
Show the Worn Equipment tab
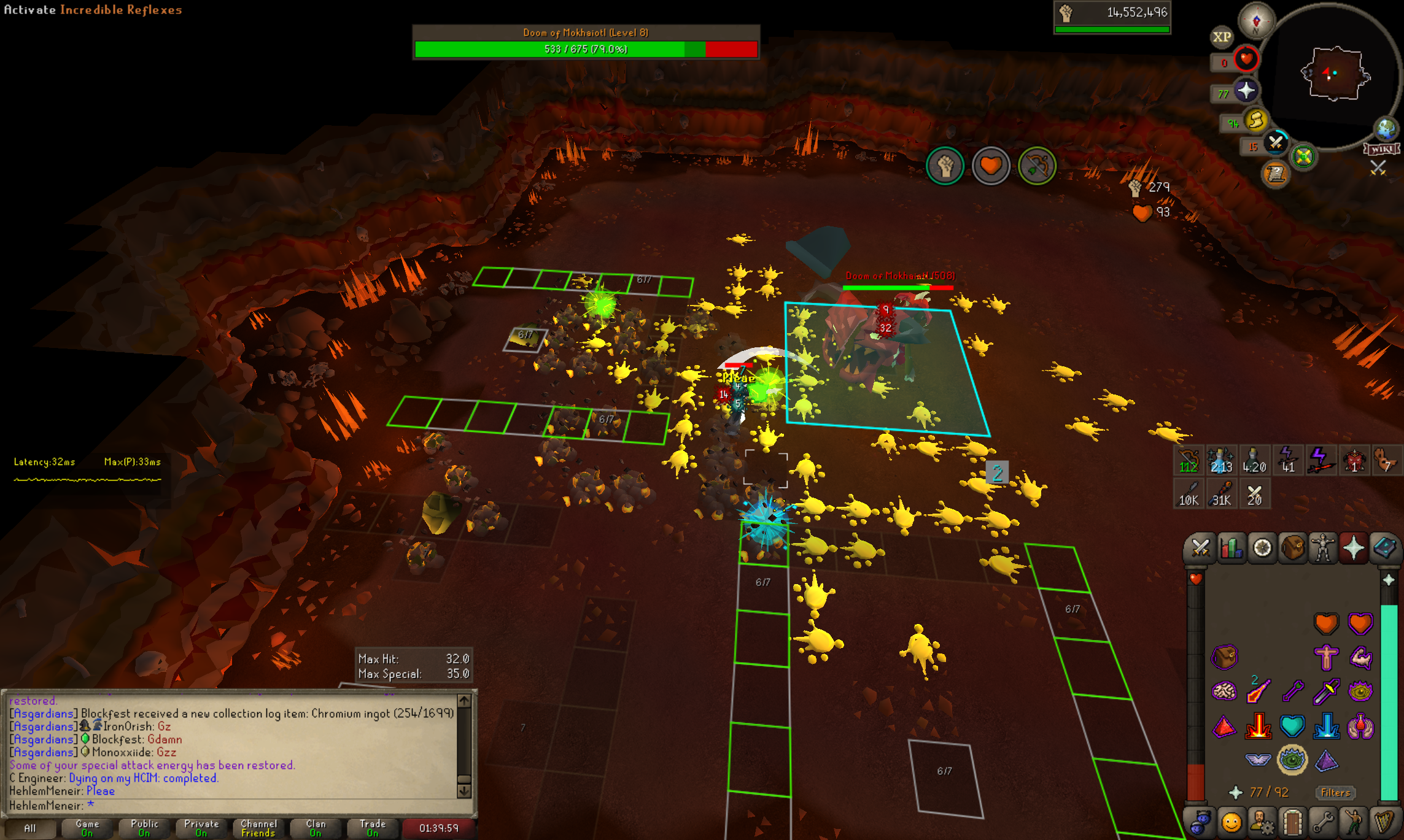coord(1324,548)
